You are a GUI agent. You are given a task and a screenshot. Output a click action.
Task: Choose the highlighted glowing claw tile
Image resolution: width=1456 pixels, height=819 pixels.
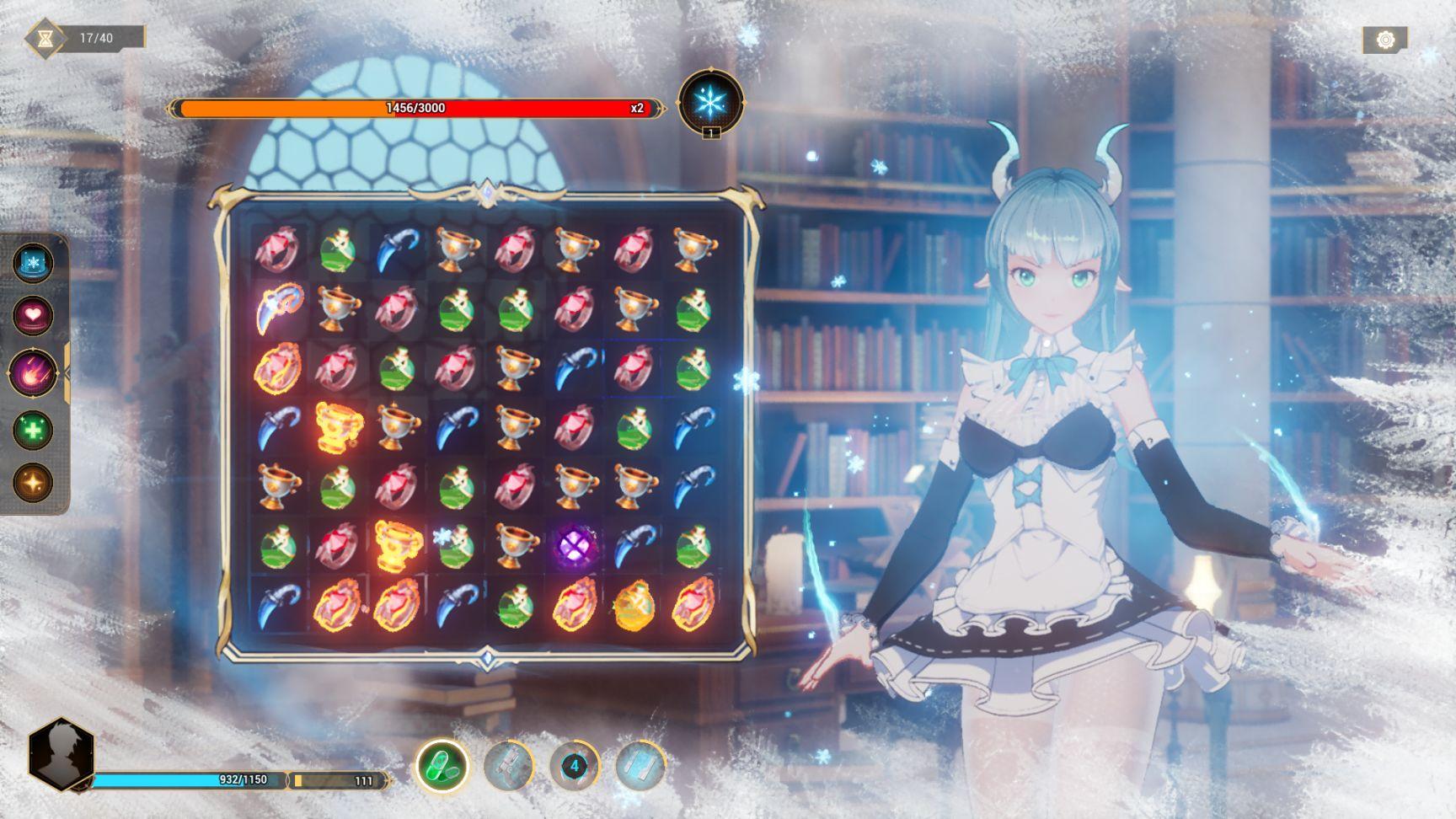click(x=279, y=307)
